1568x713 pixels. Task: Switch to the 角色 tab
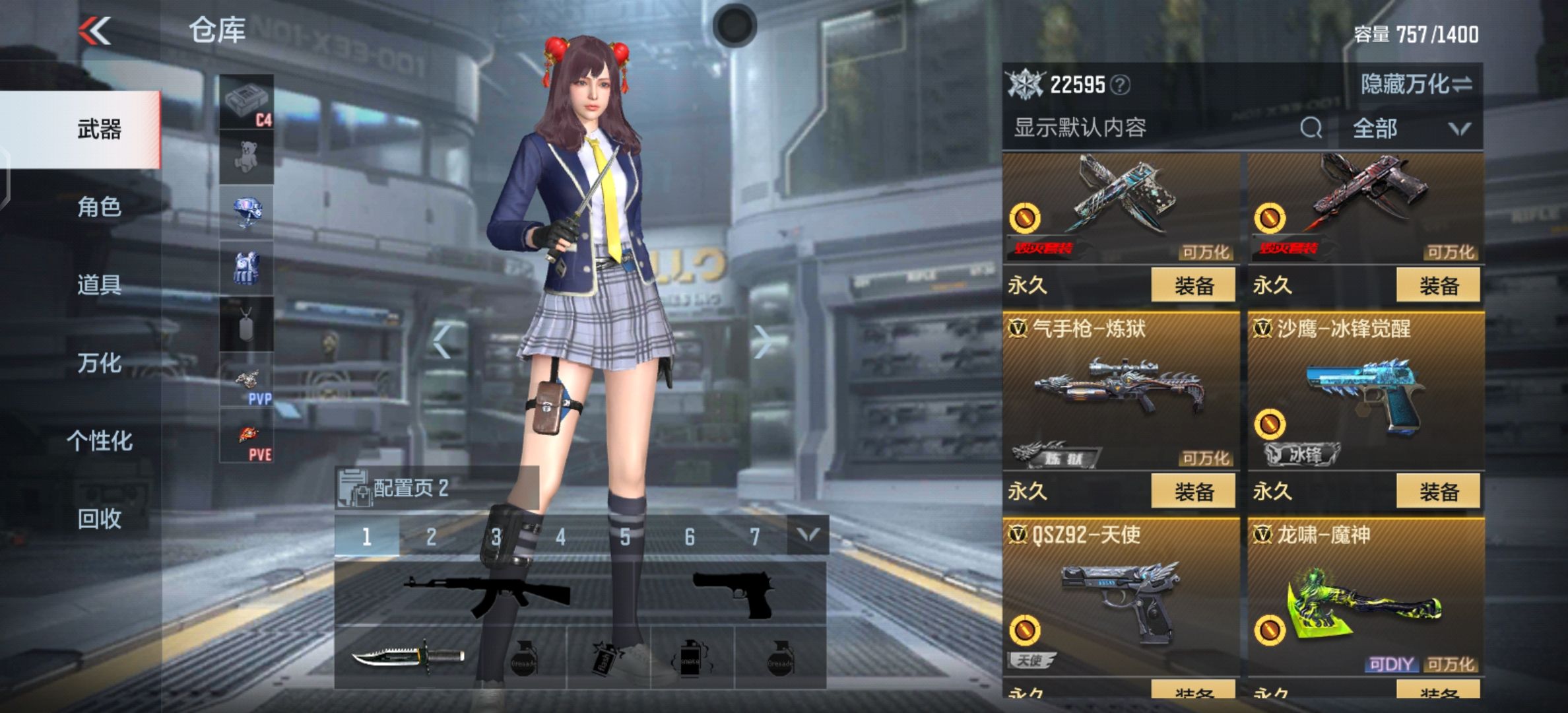[99, 207]
